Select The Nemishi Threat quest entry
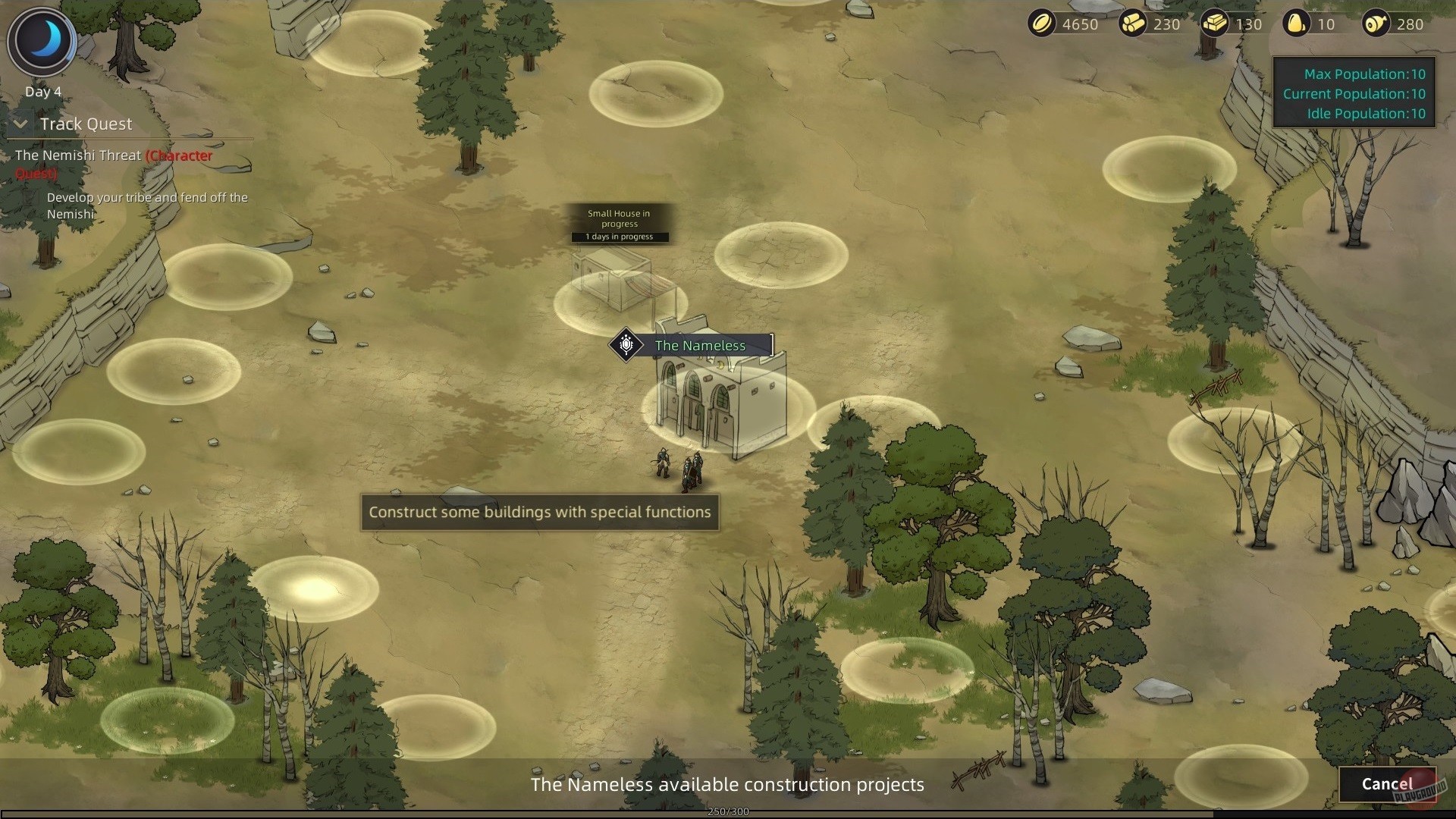Screen dimensions: 1456x819 pyautogui.click(x=78, y=155)
